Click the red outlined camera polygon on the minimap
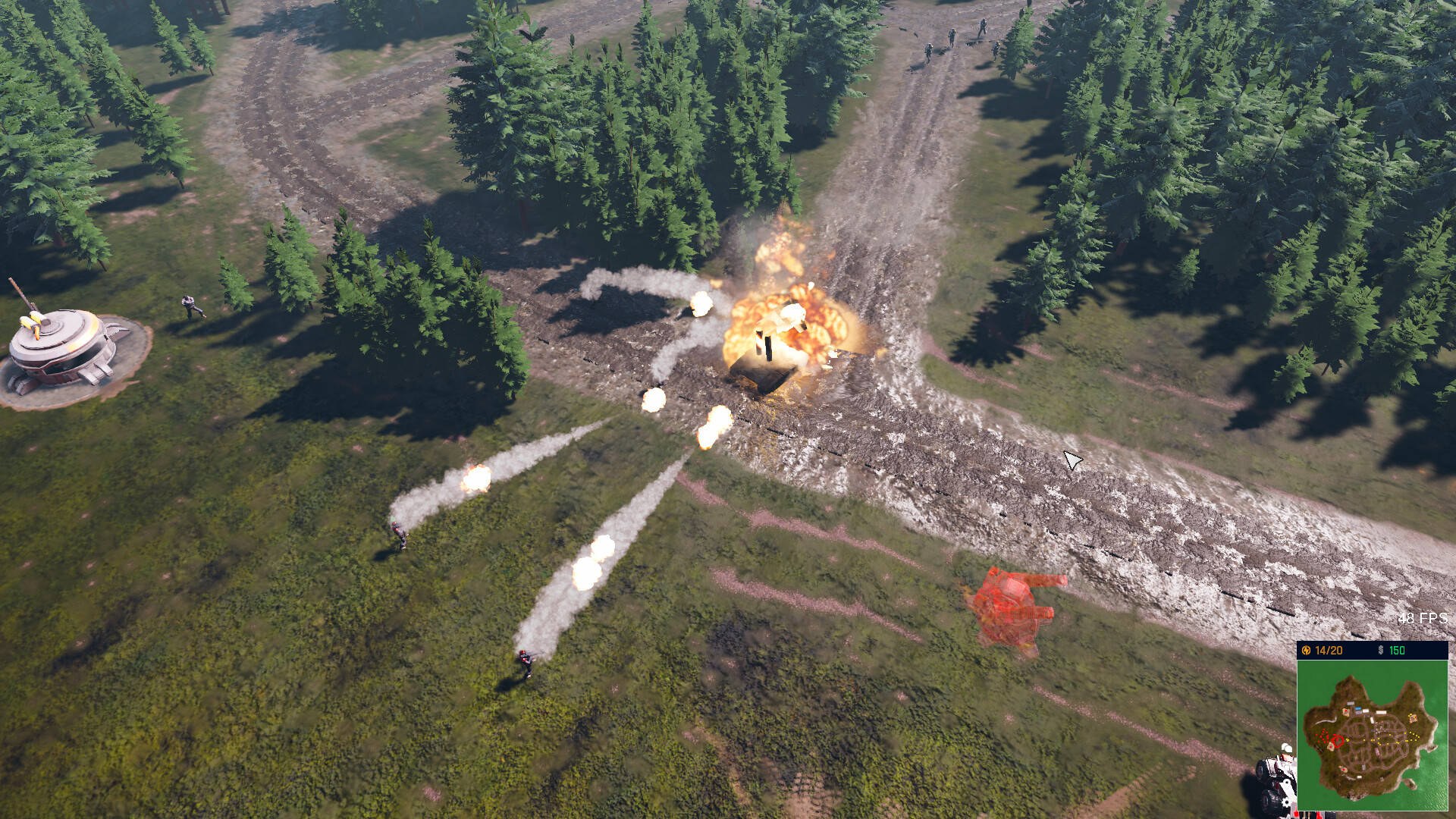The width and height of the screenshot is (1456, 819). (1338, 740)
